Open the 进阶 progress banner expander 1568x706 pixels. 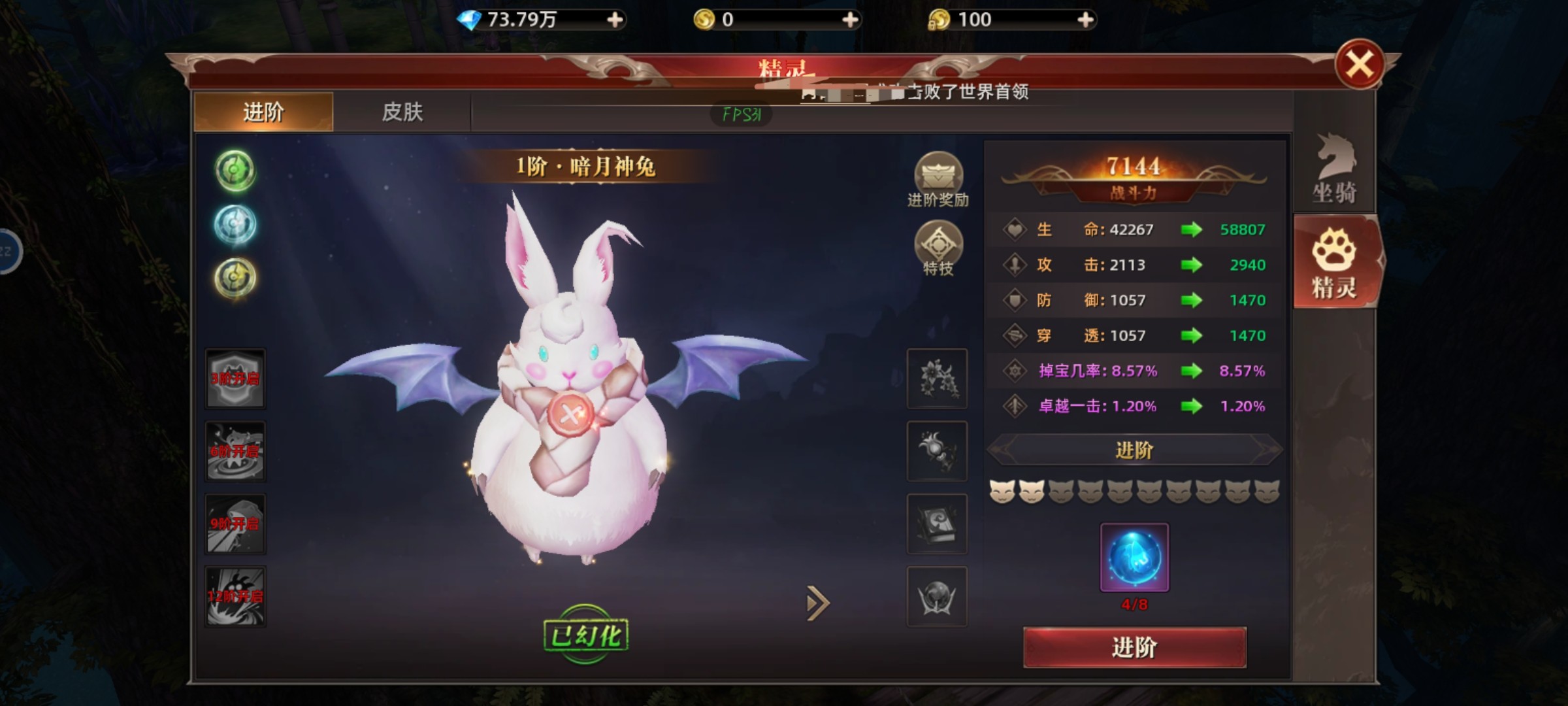pyautogui.click(x=1135, y=451)
